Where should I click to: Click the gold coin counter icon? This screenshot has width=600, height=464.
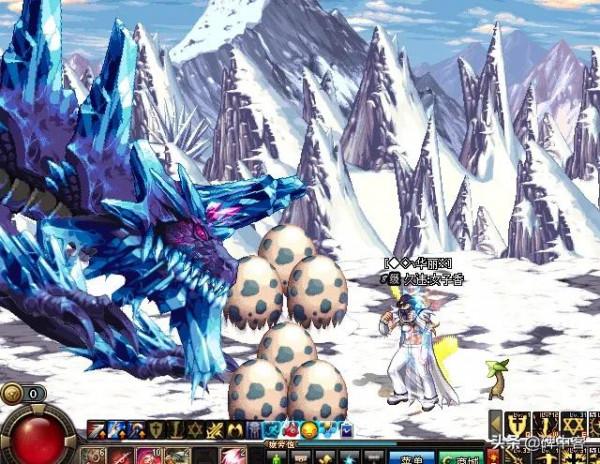[11, 394]
